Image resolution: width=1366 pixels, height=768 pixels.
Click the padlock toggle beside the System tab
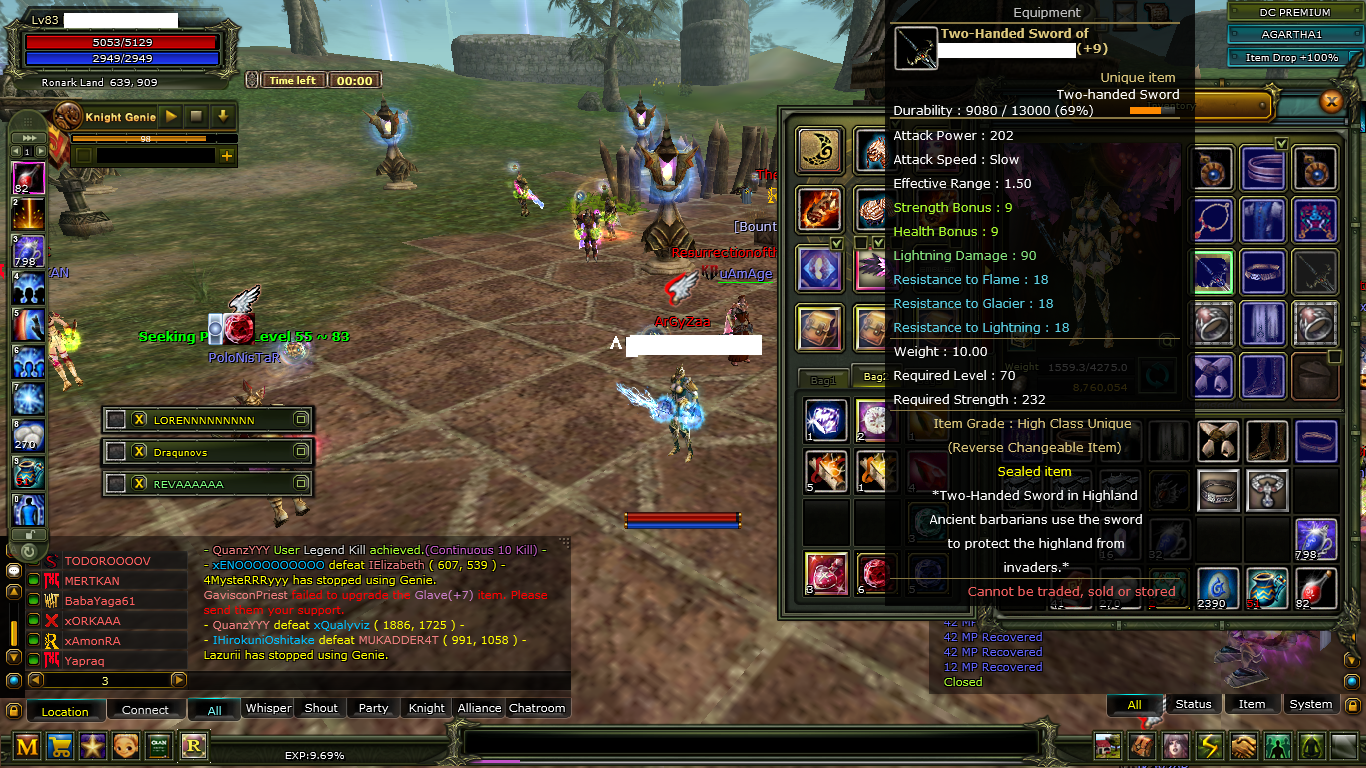(1351, 704)
